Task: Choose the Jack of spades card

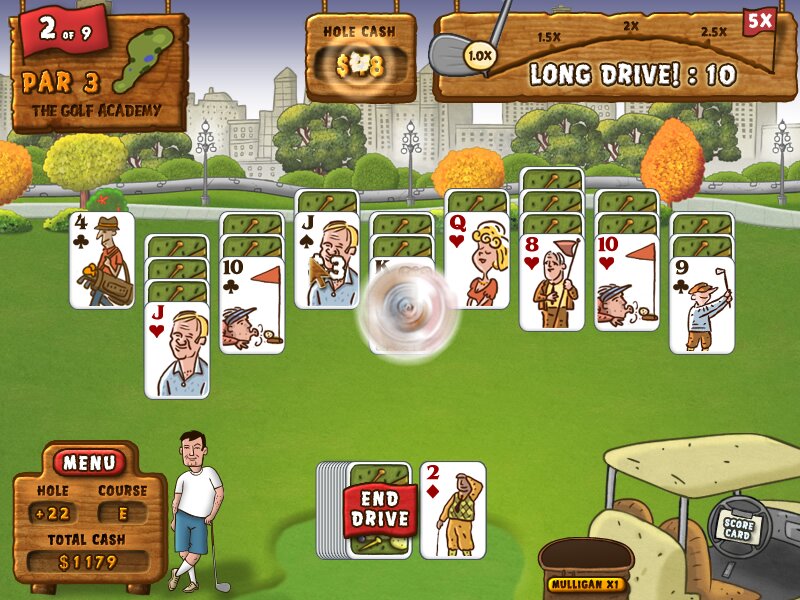Action: tap(327, 260)
